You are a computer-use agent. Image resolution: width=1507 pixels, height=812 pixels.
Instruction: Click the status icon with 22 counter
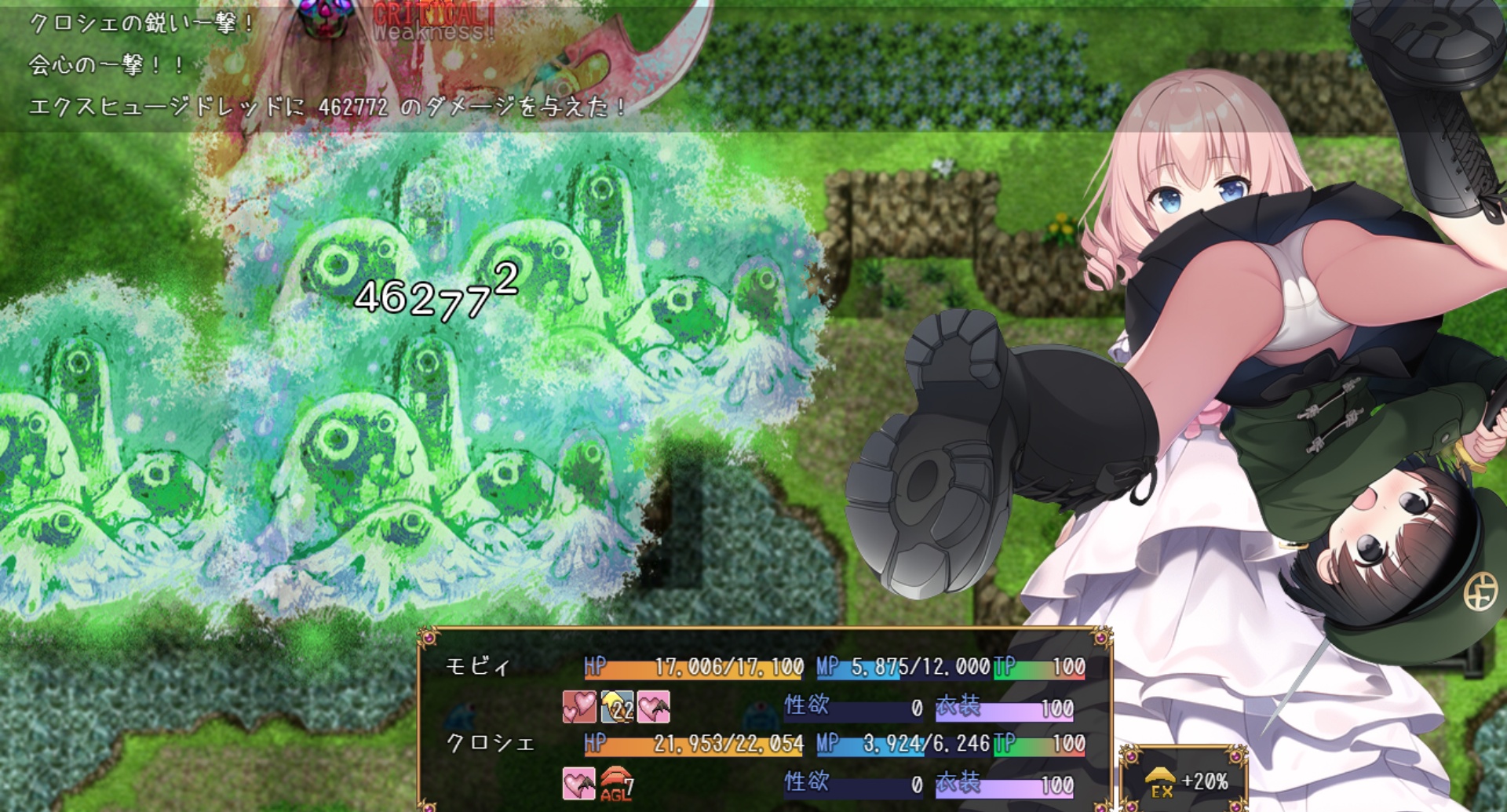point(617,706)
